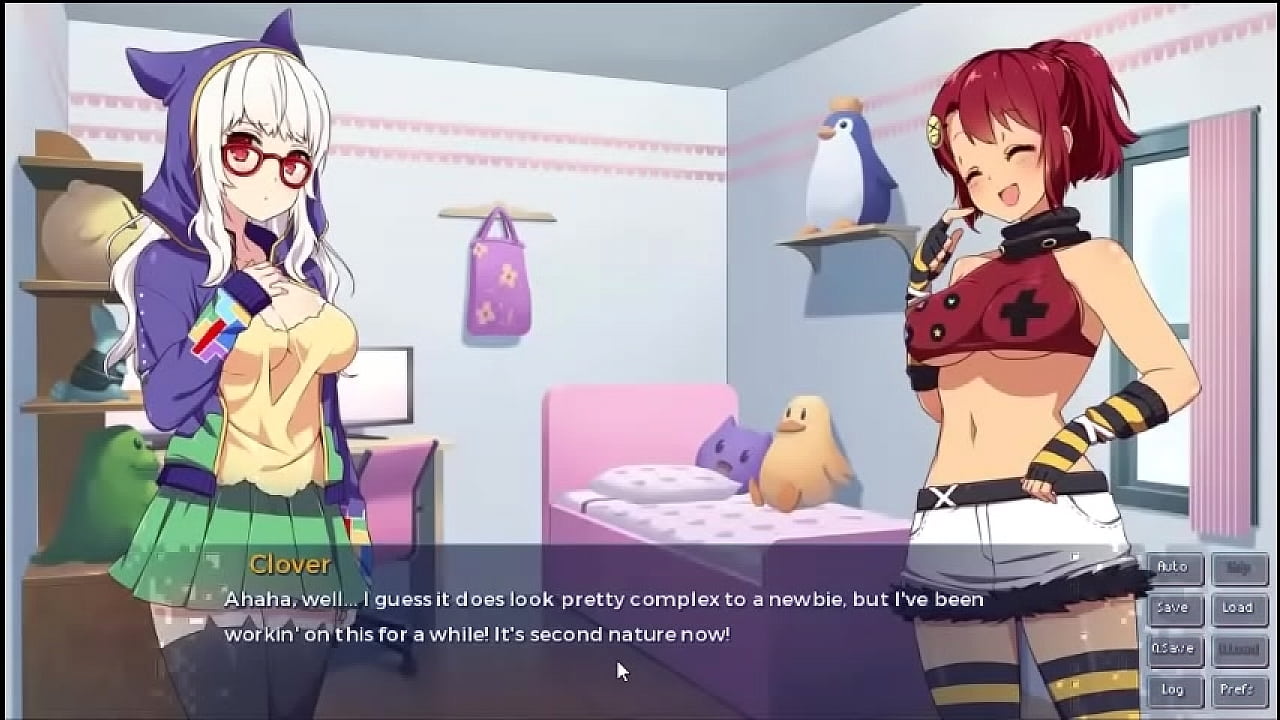The image size is (1280, 720).
Task: Click the Clover name label
Action: [290, 564]
